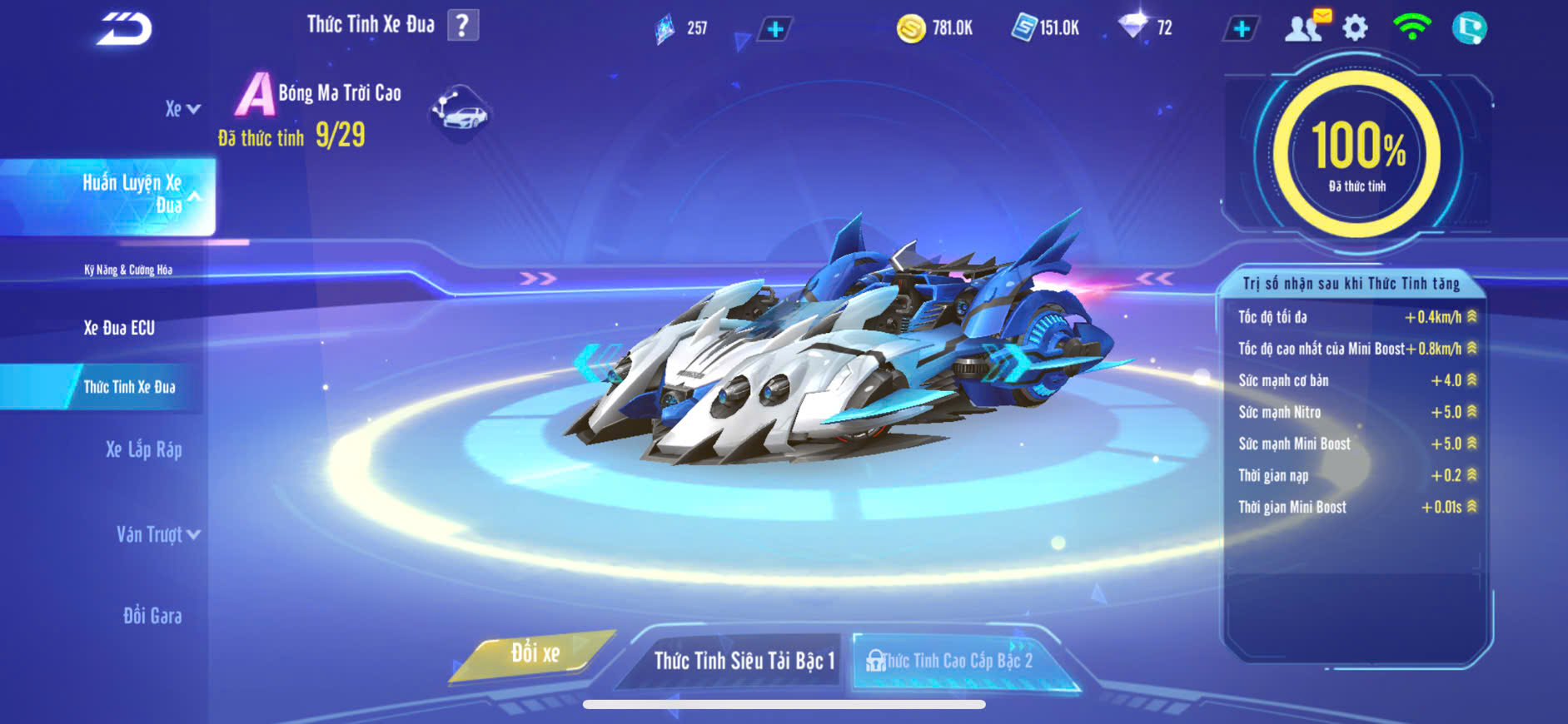Open the Đổi Gara menu
1568x724 pixels.
click(152, 616)
